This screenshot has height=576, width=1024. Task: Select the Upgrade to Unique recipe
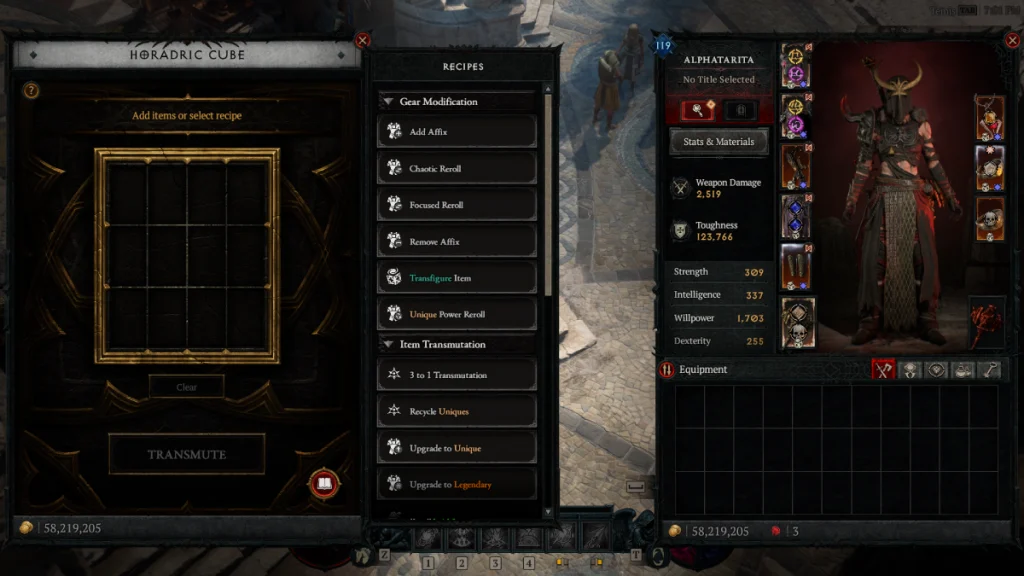[x=457, y=448]
